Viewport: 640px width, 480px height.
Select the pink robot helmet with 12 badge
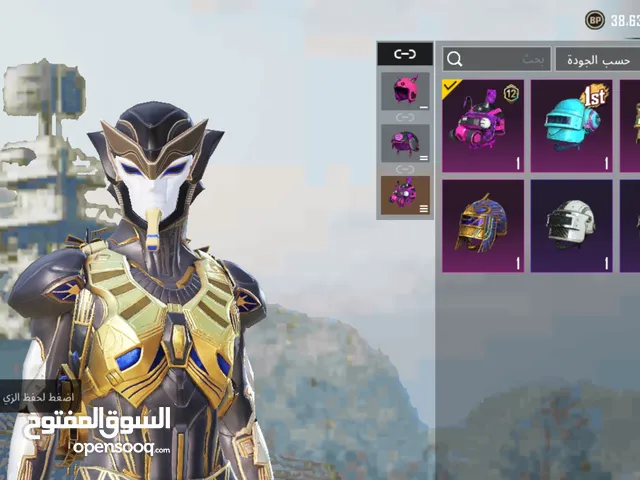483,126
